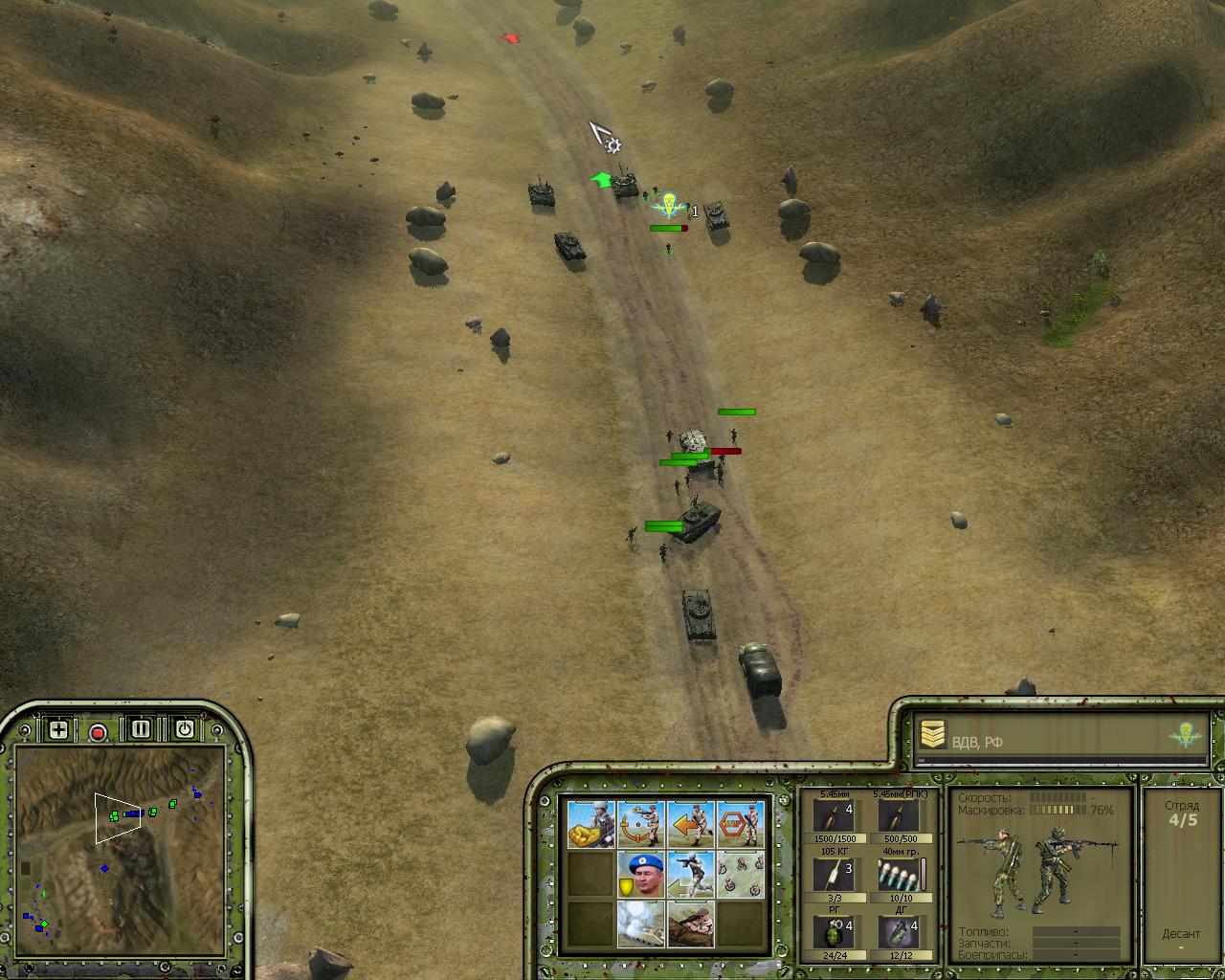The width and height of the screenshot is (1225, 980).
Task: Select the ДГ smoke grenade slot
Action: coord(899,931)
